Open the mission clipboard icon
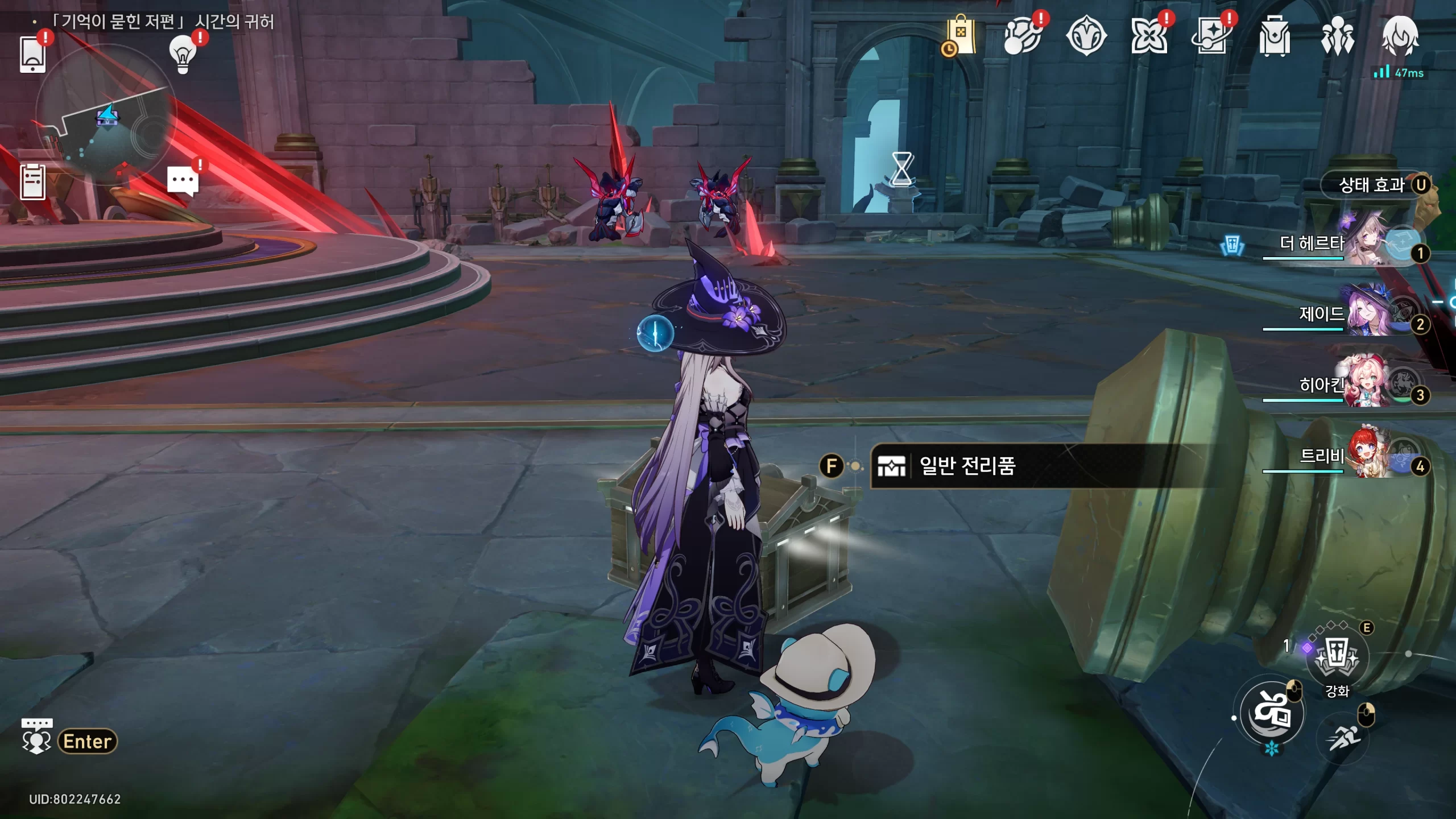Image resolution: width=1456 pixels, height=819 pixels. pyautogui.click(x=32, y=182)
